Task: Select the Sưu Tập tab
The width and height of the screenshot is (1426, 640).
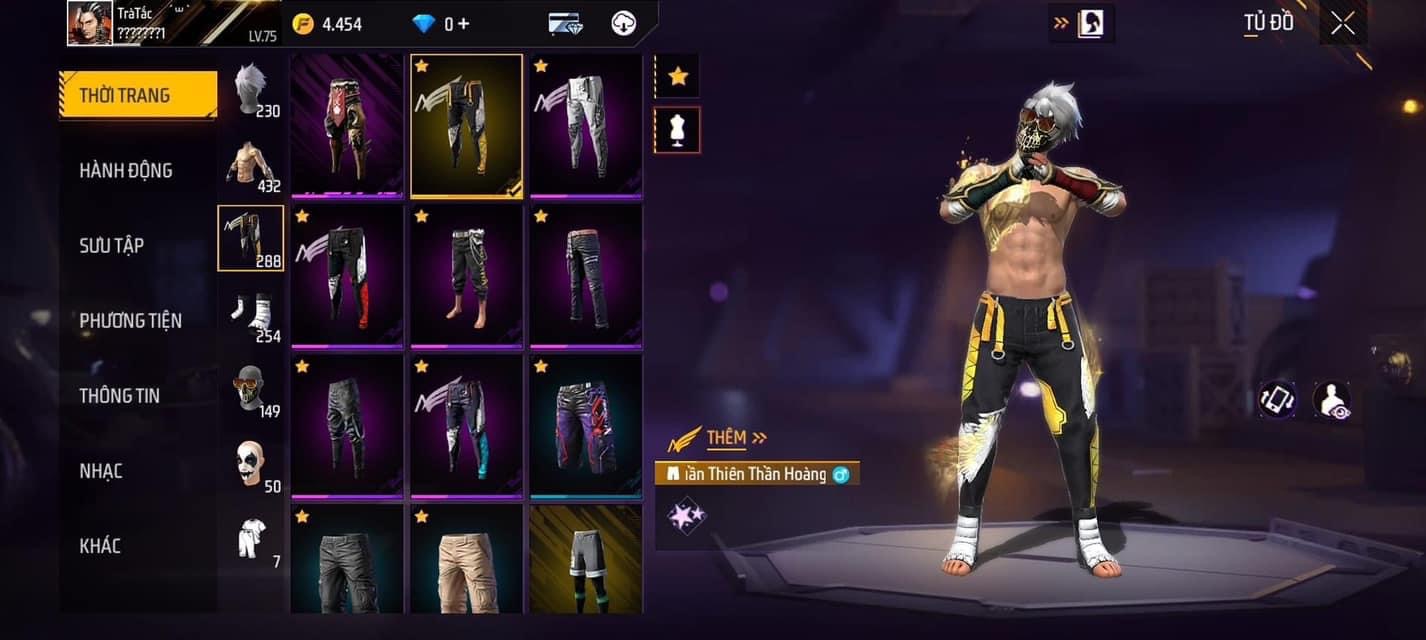Action: pos(112,246)
